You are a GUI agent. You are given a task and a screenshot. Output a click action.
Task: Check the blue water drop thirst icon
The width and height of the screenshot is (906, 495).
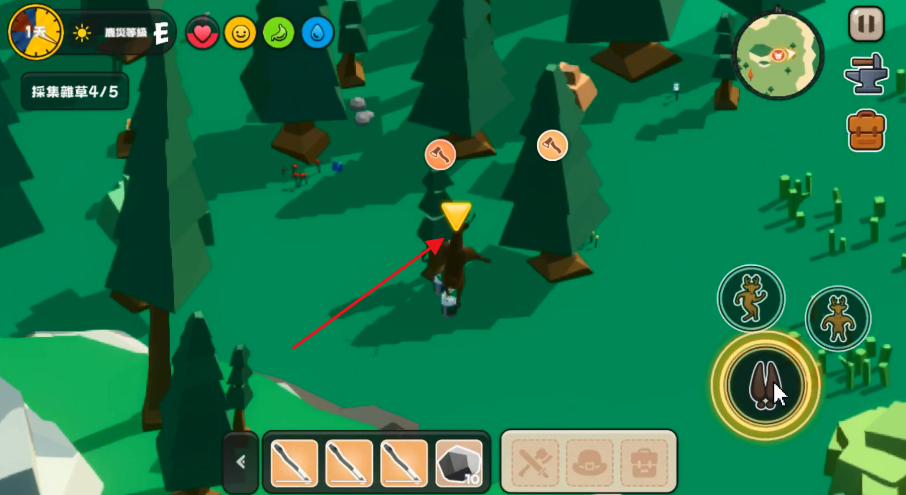pos(318,34)
